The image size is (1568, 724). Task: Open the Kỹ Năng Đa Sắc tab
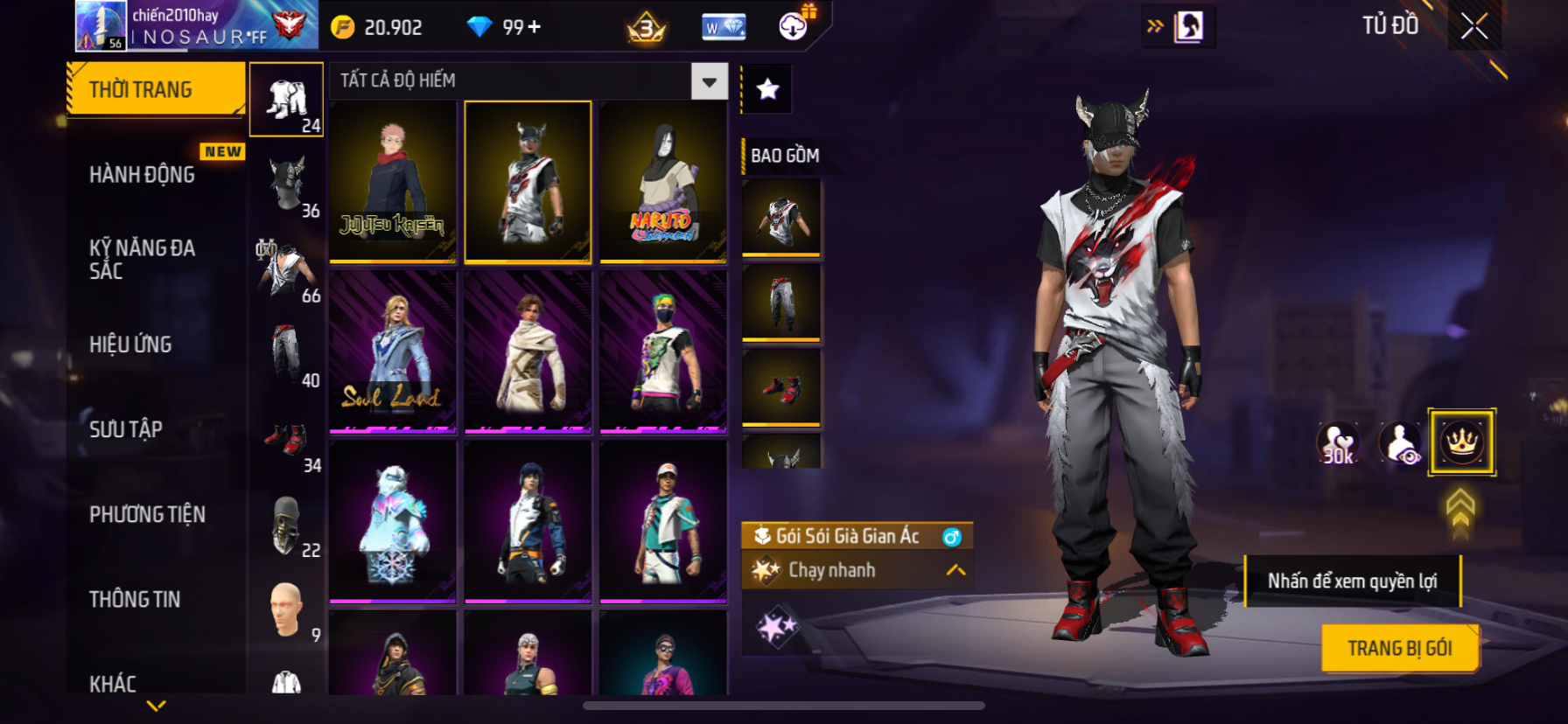pos(143,260)
